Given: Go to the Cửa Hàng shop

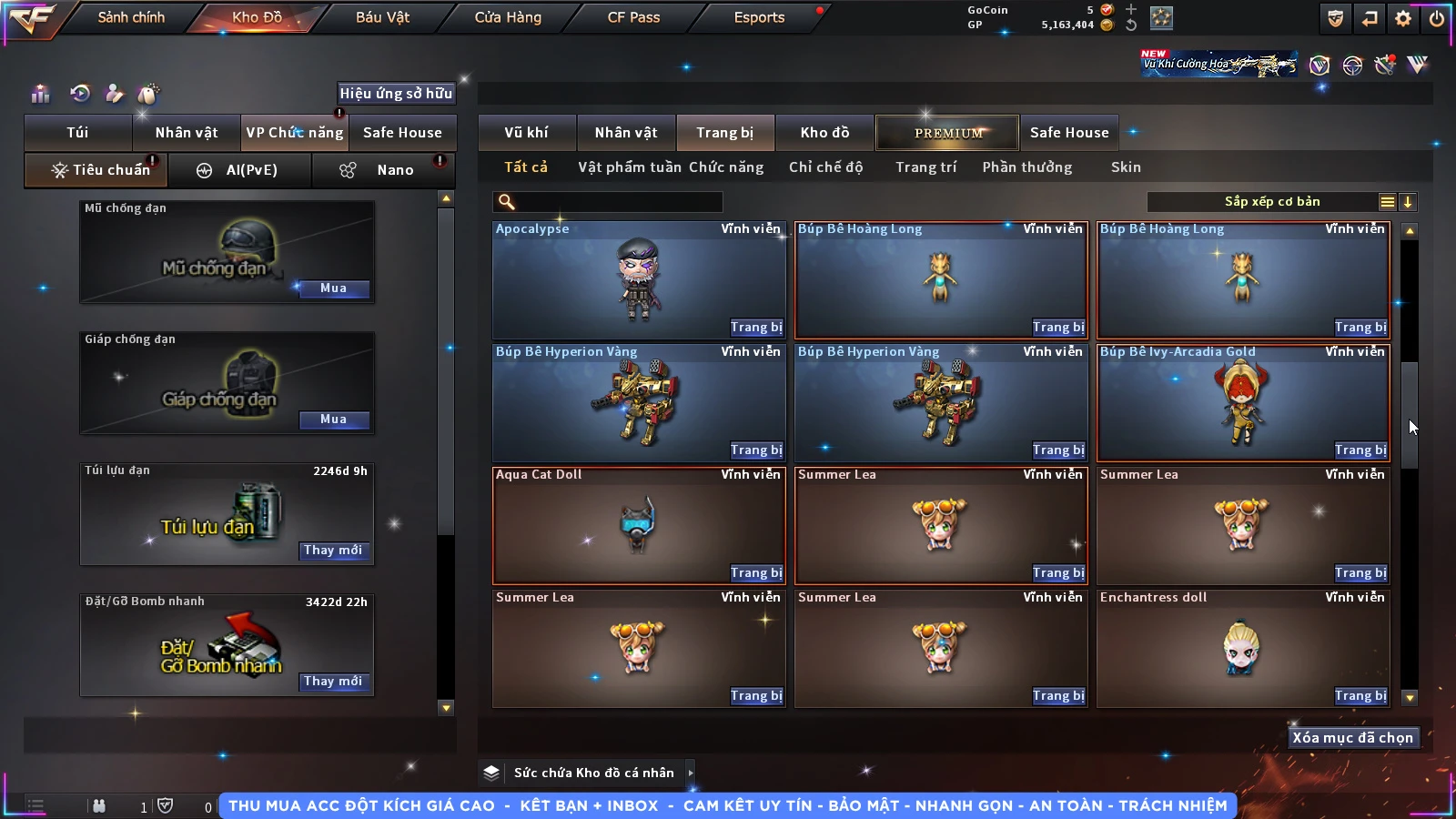Looking at the screenshot, I should click(508, 17).
